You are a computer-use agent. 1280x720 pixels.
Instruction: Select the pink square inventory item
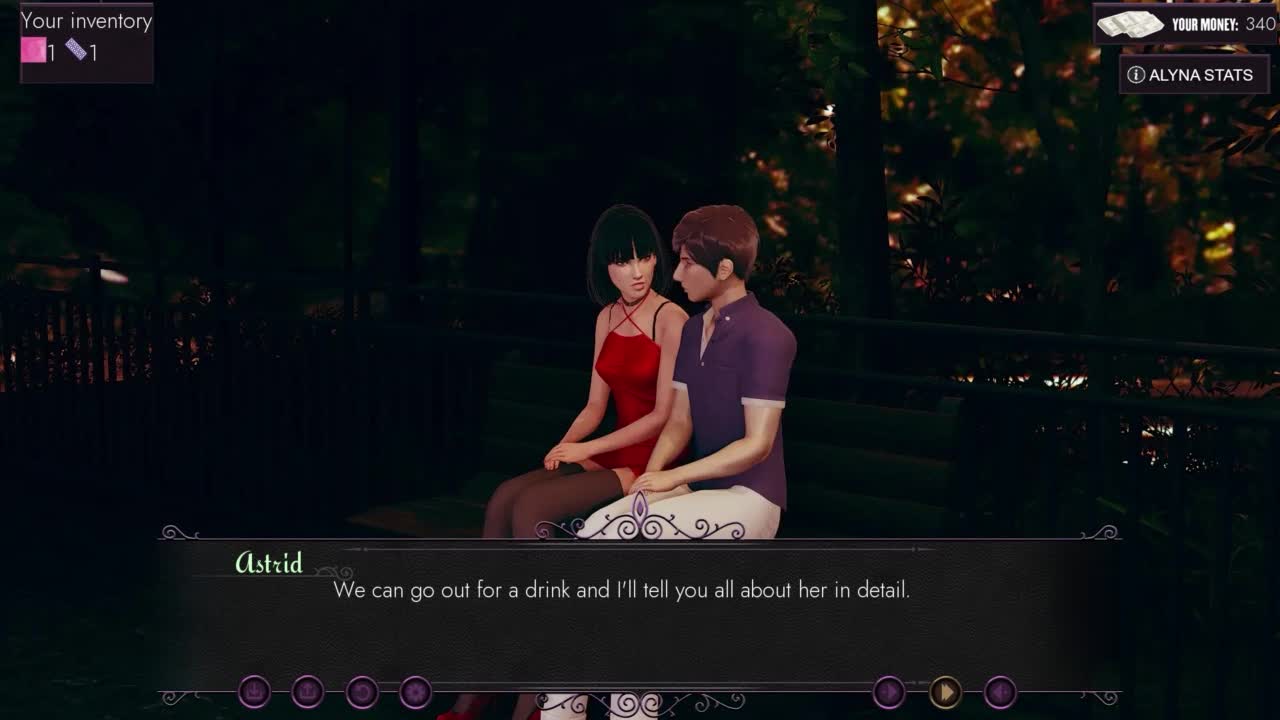point(34,50)
